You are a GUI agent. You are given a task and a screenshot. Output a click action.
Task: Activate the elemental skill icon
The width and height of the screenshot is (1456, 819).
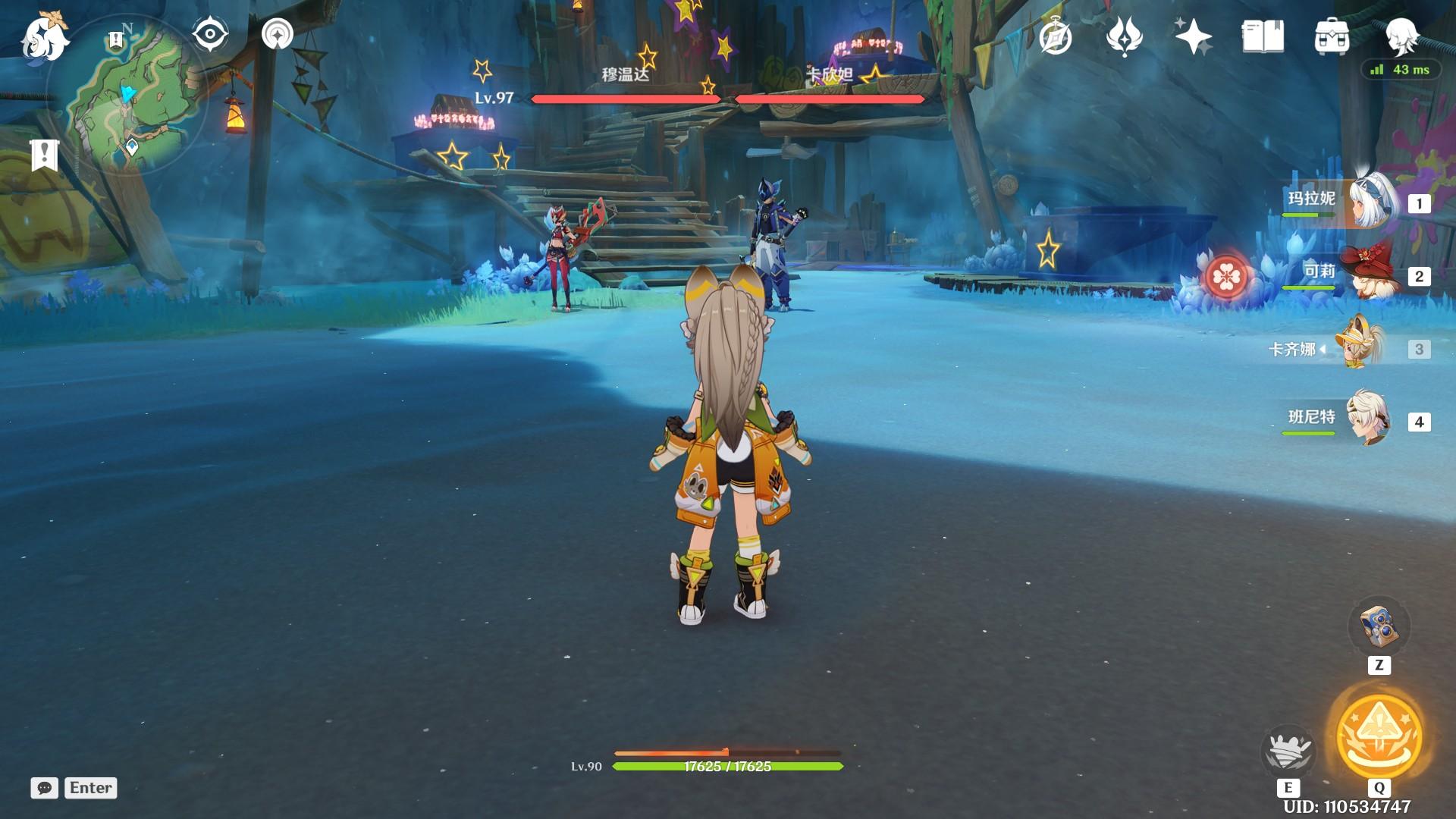point(1288,751)
